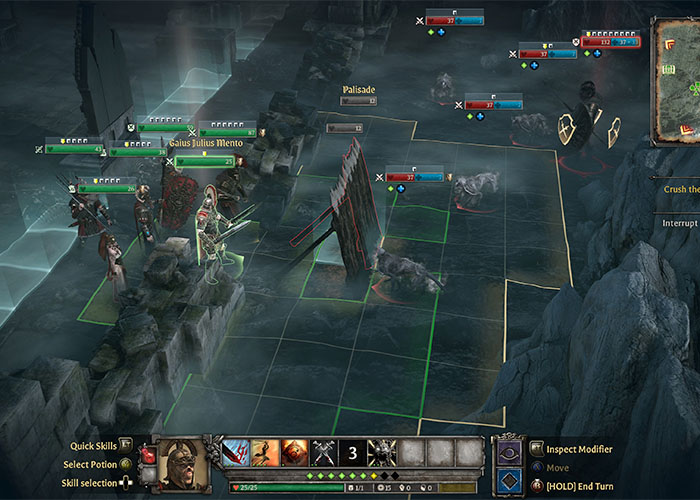700x500 pixels.
Task: Select the Inspect Modifier option
Action: 580,449
